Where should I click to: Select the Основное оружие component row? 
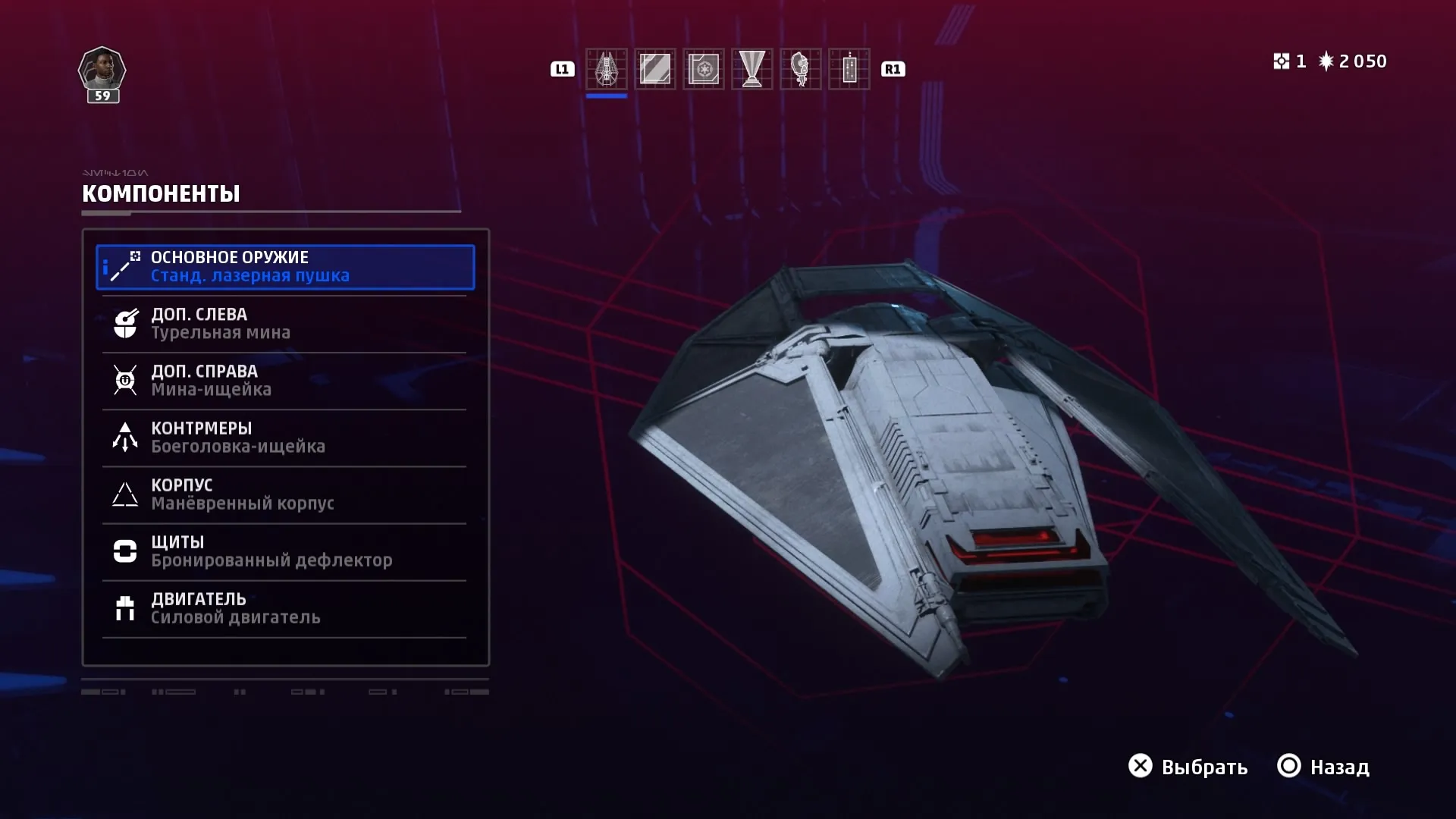pos(285,267)
